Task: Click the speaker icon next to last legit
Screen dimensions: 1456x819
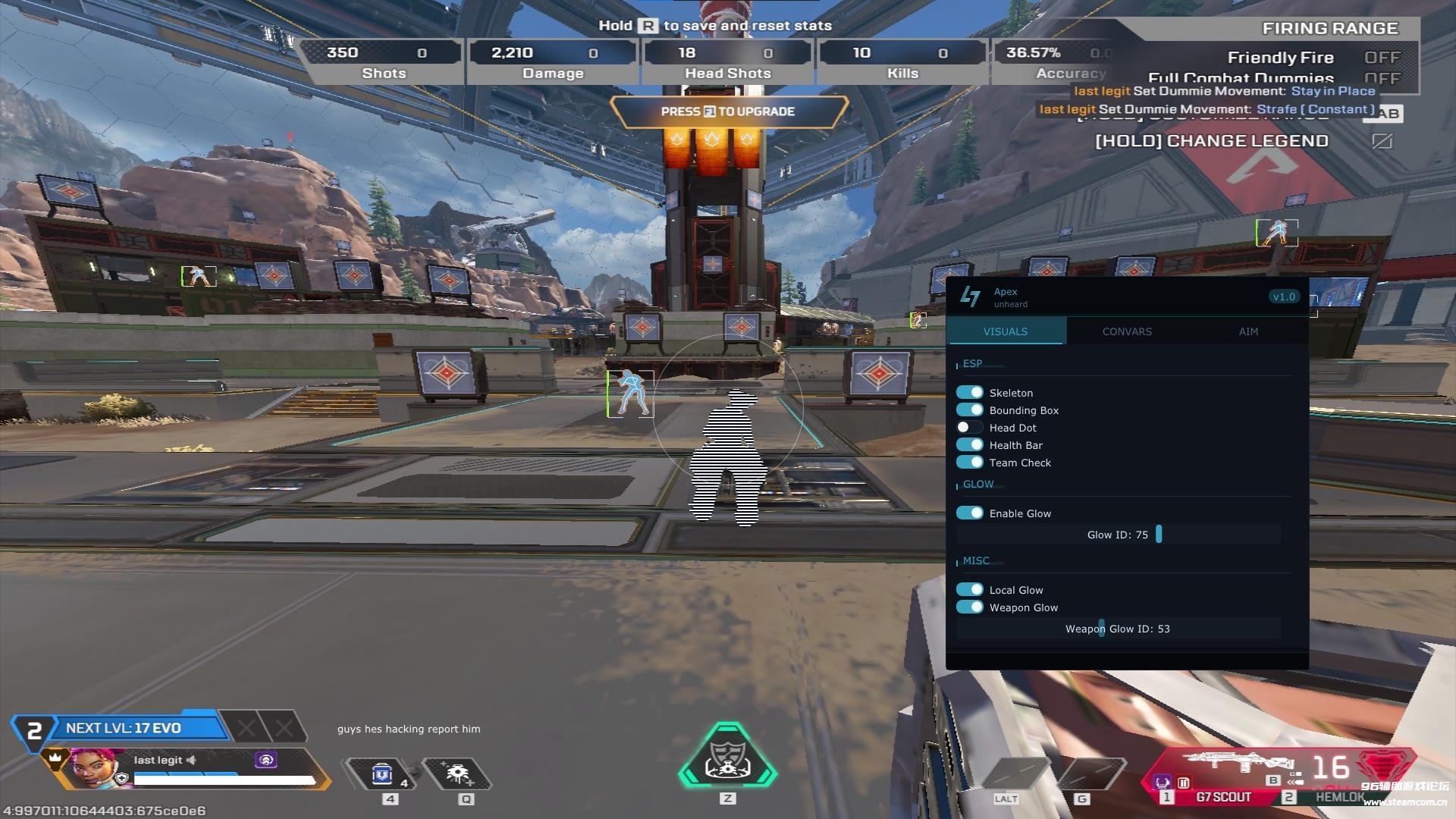Action: [x=193, y=760]
